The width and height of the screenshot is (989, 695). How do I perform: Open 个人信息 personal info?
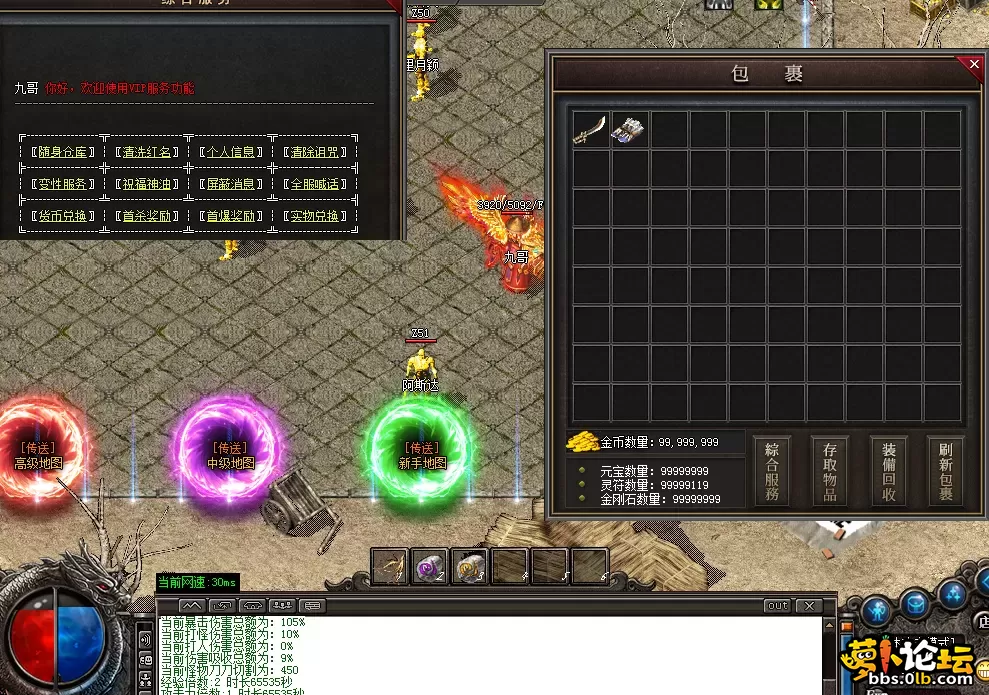click(x=231, y=153)
